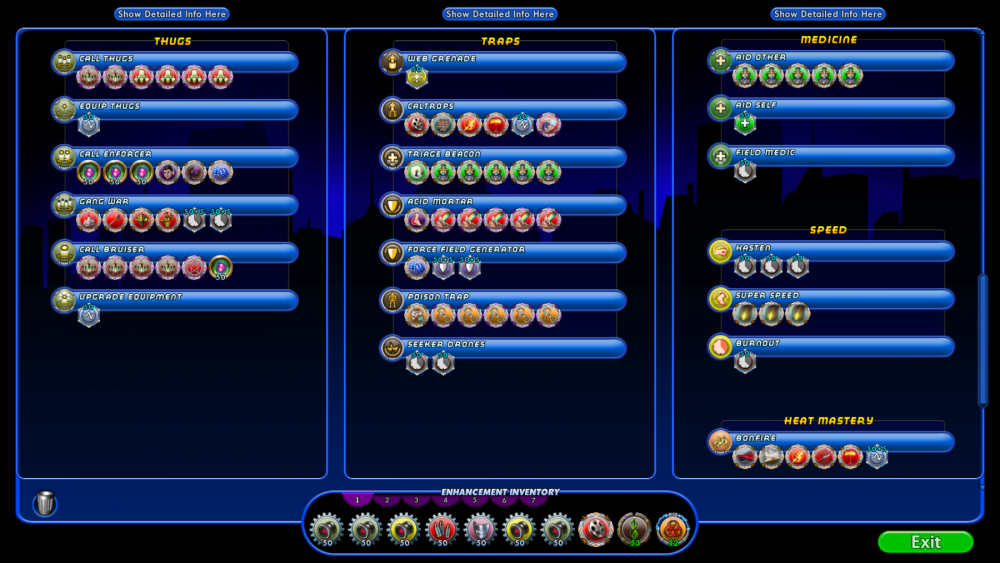The image size is (1000, 563).
Task: Click the Aid Self power bar
Action: pos(841,107)
